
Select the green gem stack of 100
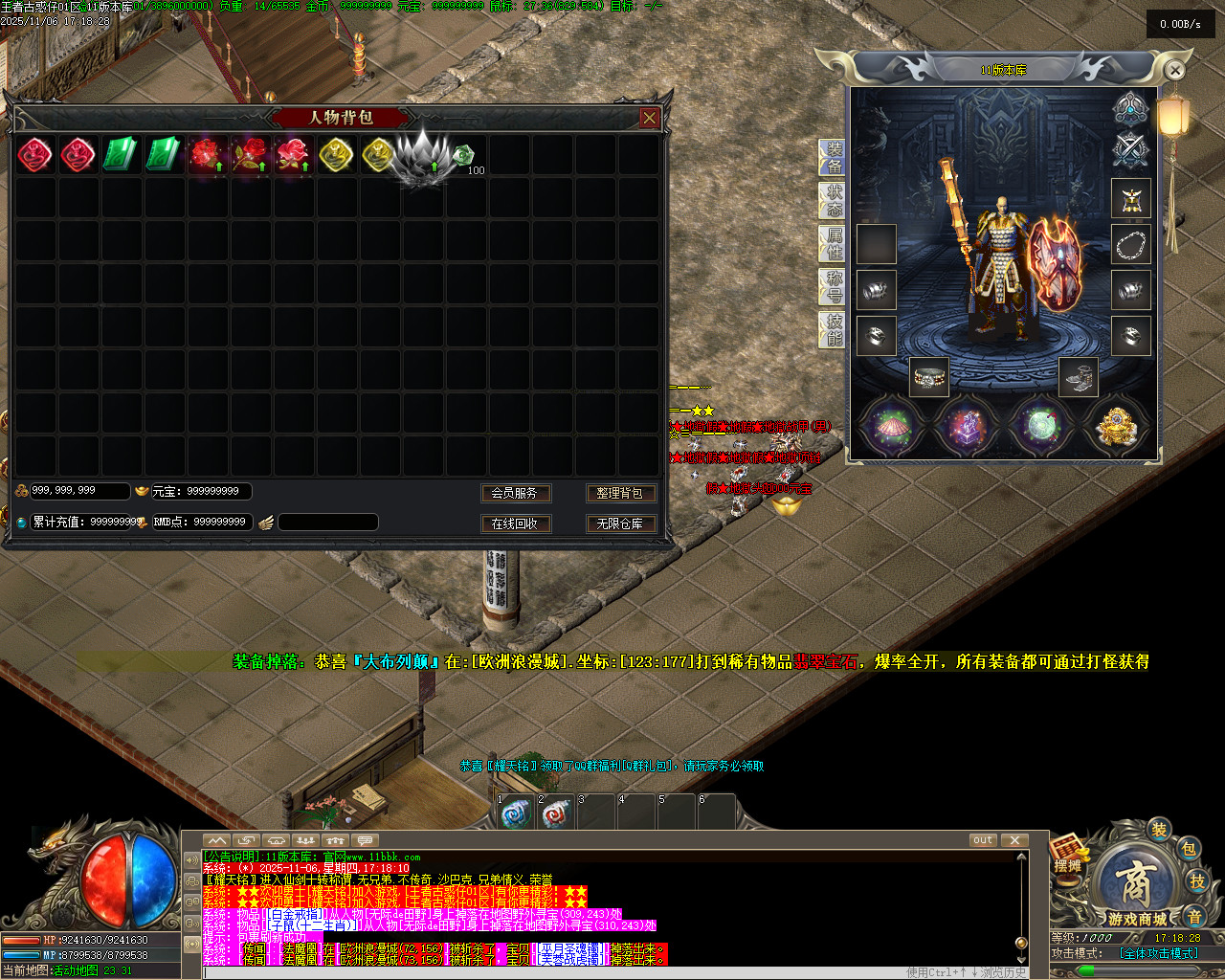[465, 155]
